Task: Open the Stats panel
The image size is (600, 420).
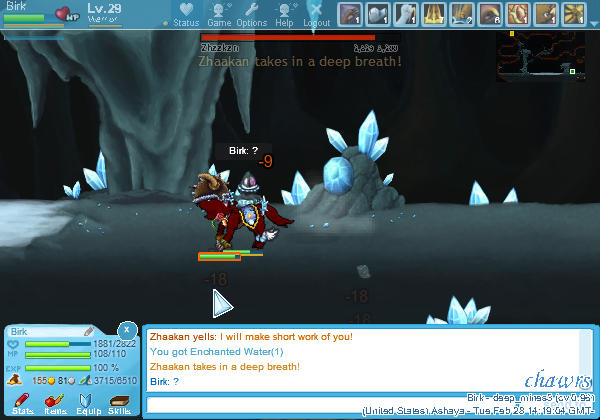Action: [22, 402]
